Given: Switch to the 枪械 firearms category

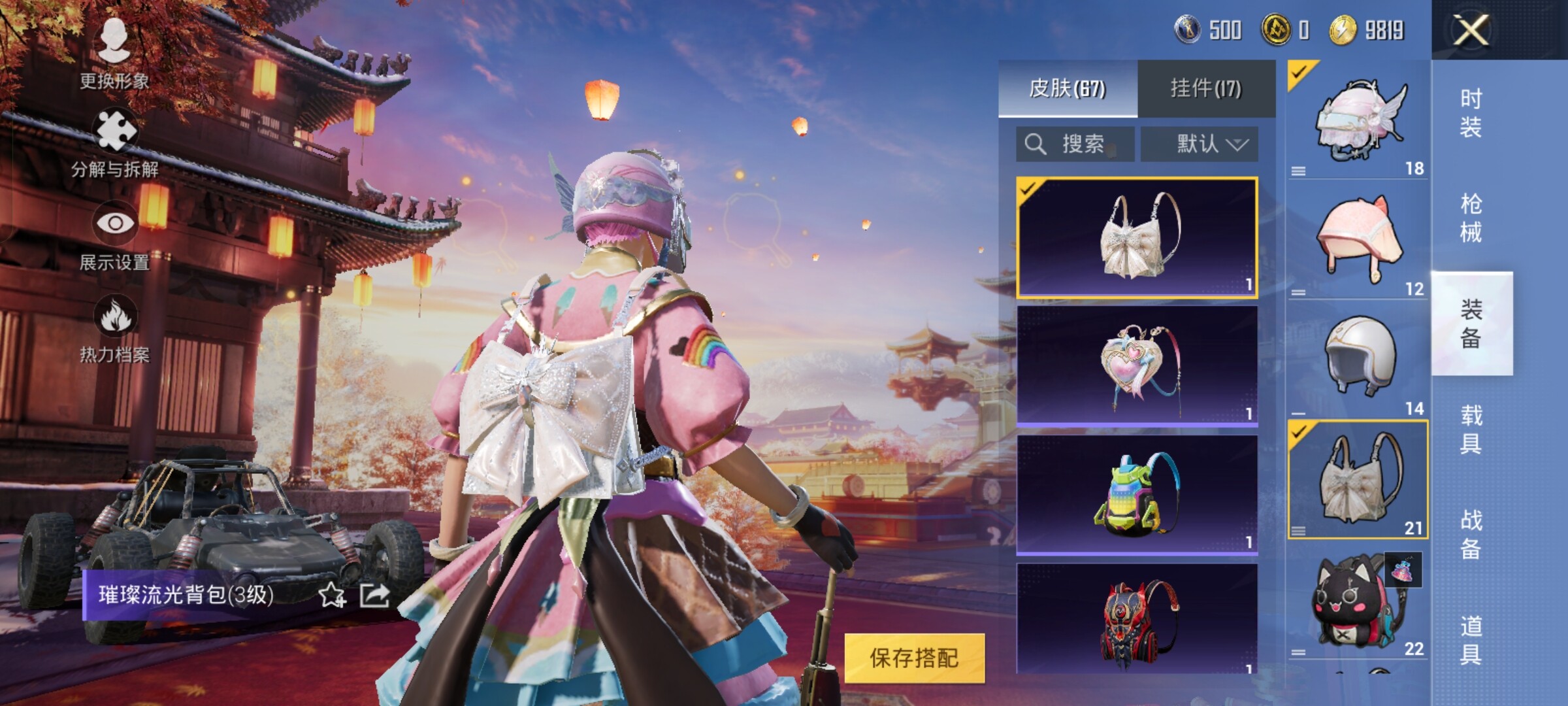Looking at the screenshot, I should point(1471,218).
